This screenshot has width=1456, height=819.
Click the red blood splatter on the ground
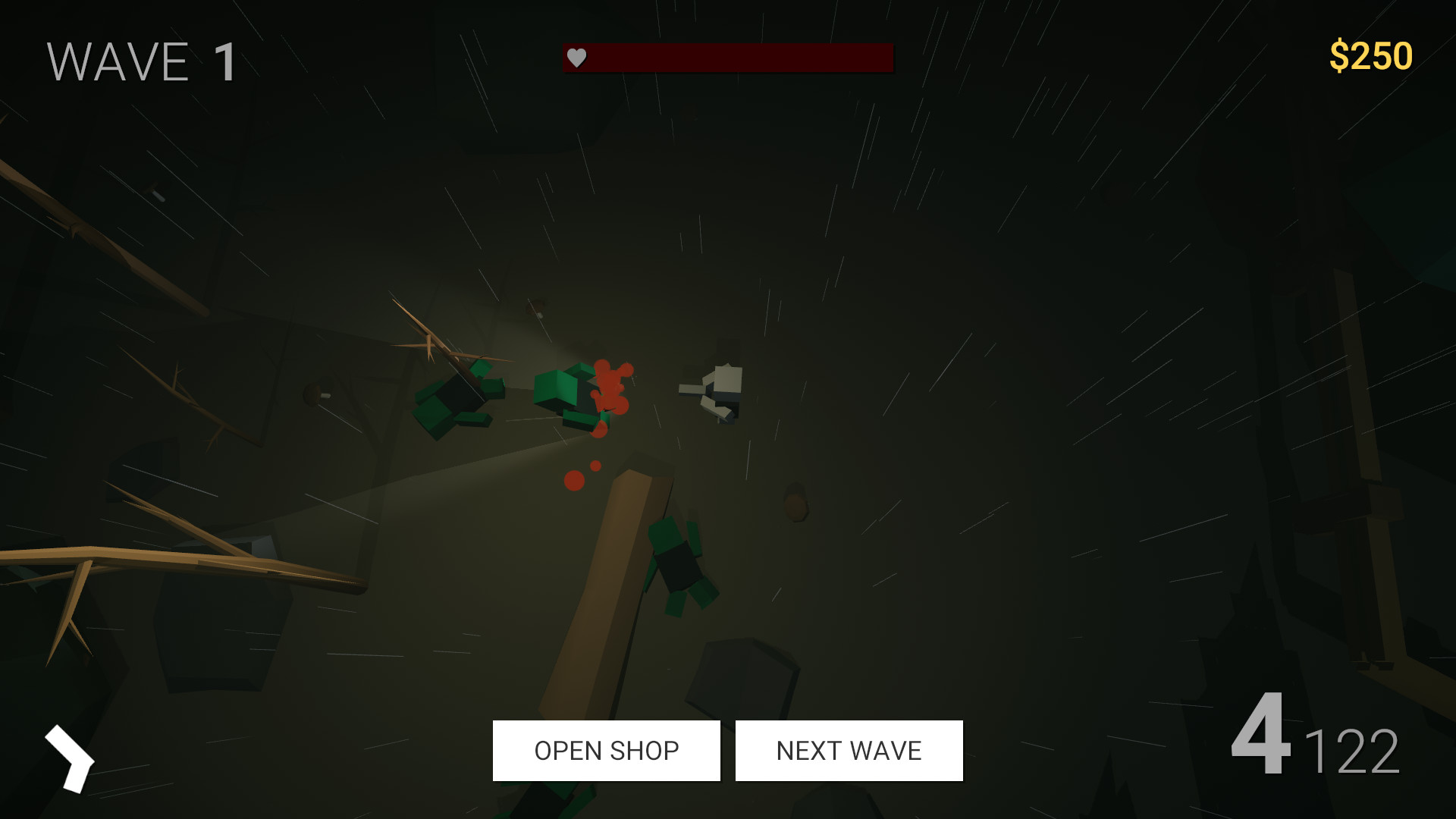point(610,387)
